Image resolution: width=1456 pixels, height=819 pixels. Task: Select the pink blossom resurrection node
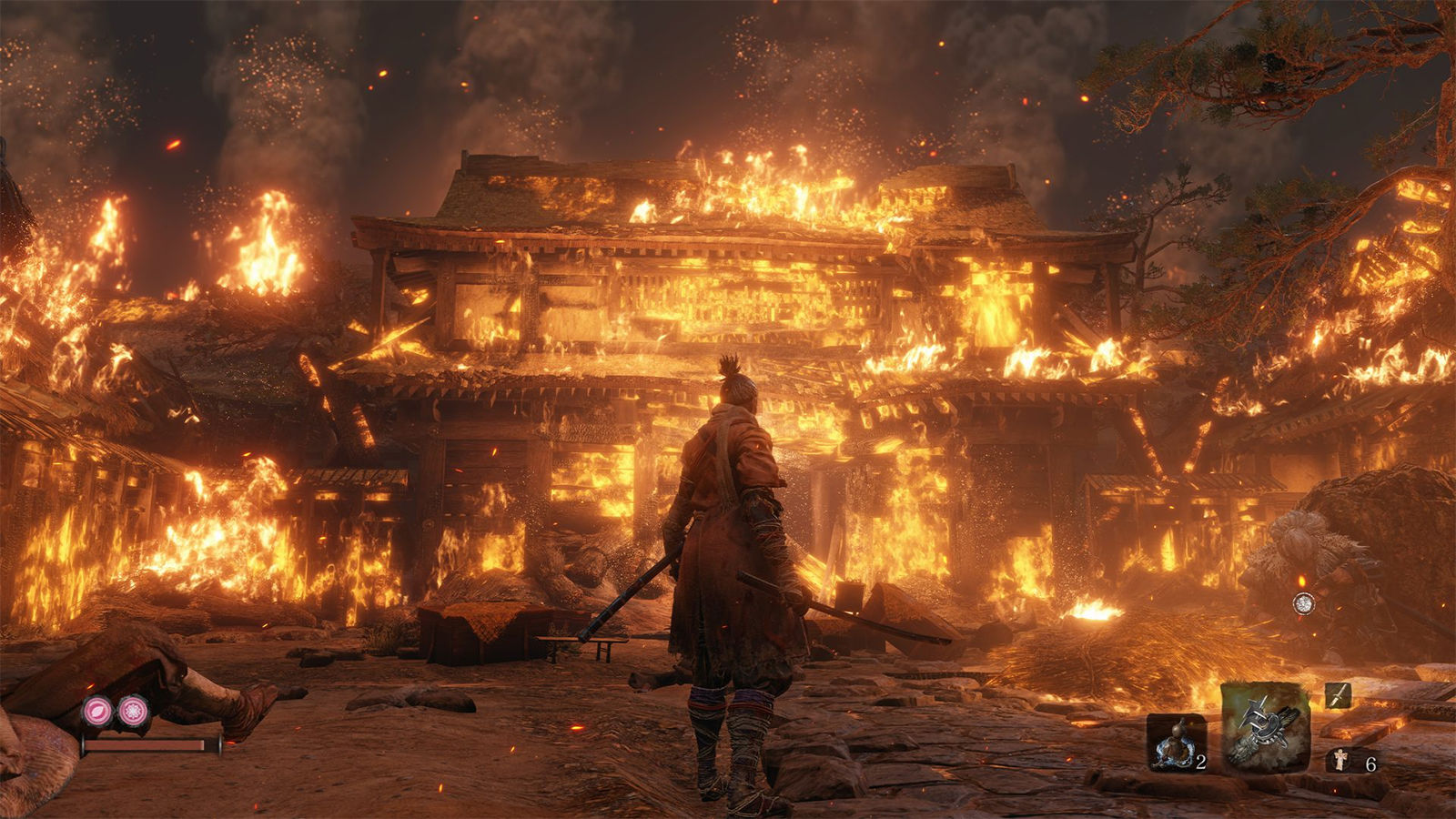pos(134,711)
